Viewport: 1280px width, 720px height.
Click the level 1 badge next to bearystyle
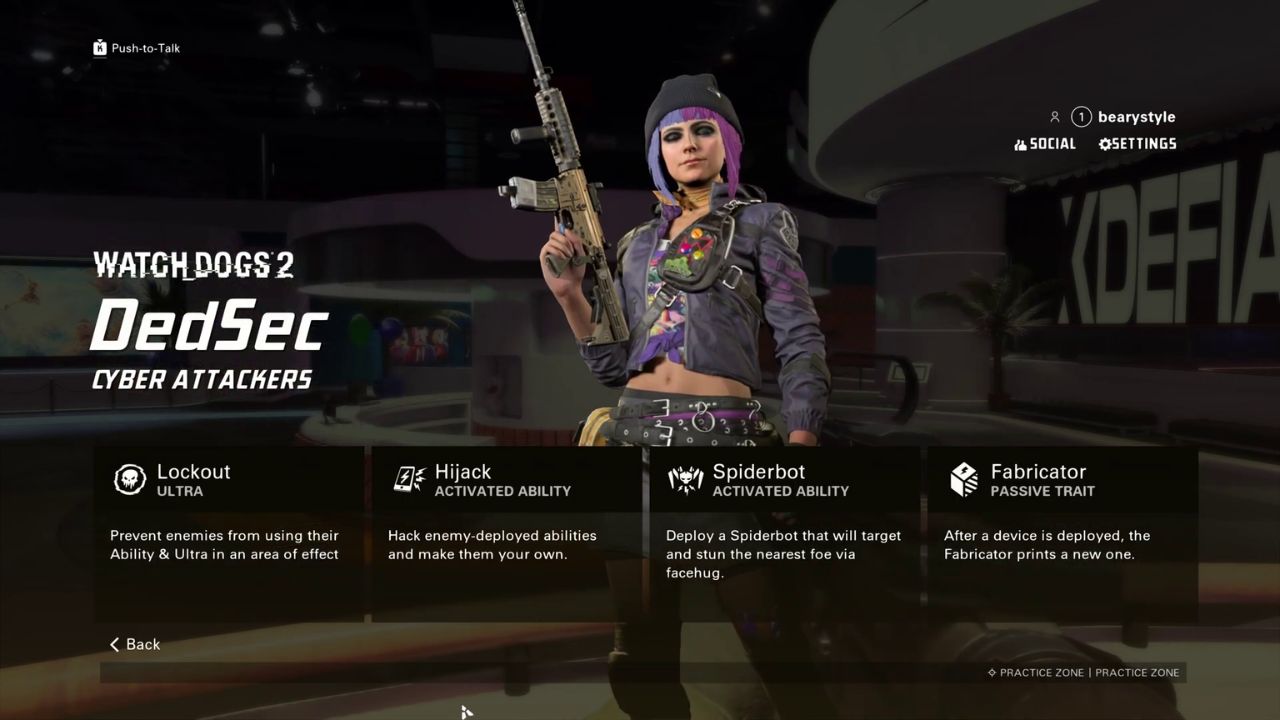coord(1080,116)
